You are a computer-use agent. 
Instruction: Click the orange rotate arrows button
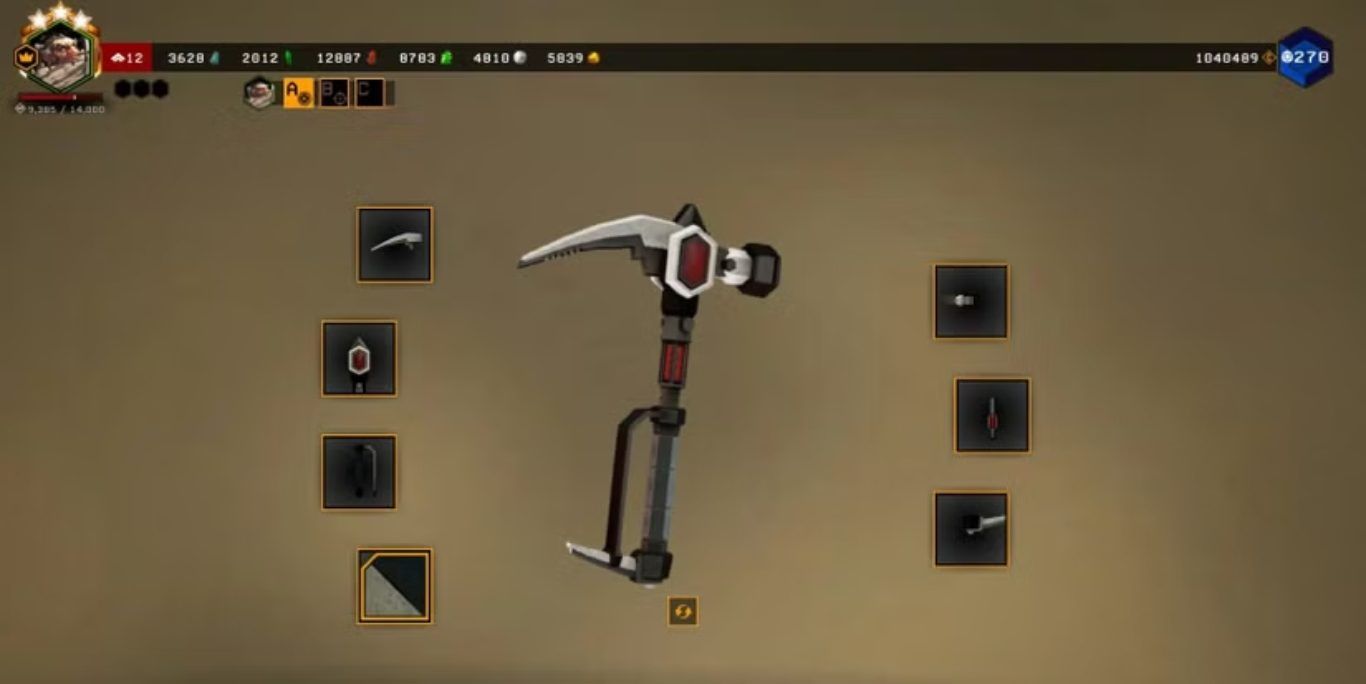pyautogui.click(x=683, y=611)
